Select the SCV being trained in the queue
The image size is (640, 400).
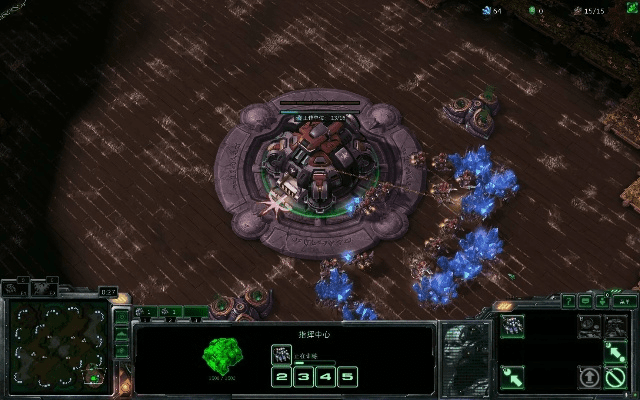282,353
